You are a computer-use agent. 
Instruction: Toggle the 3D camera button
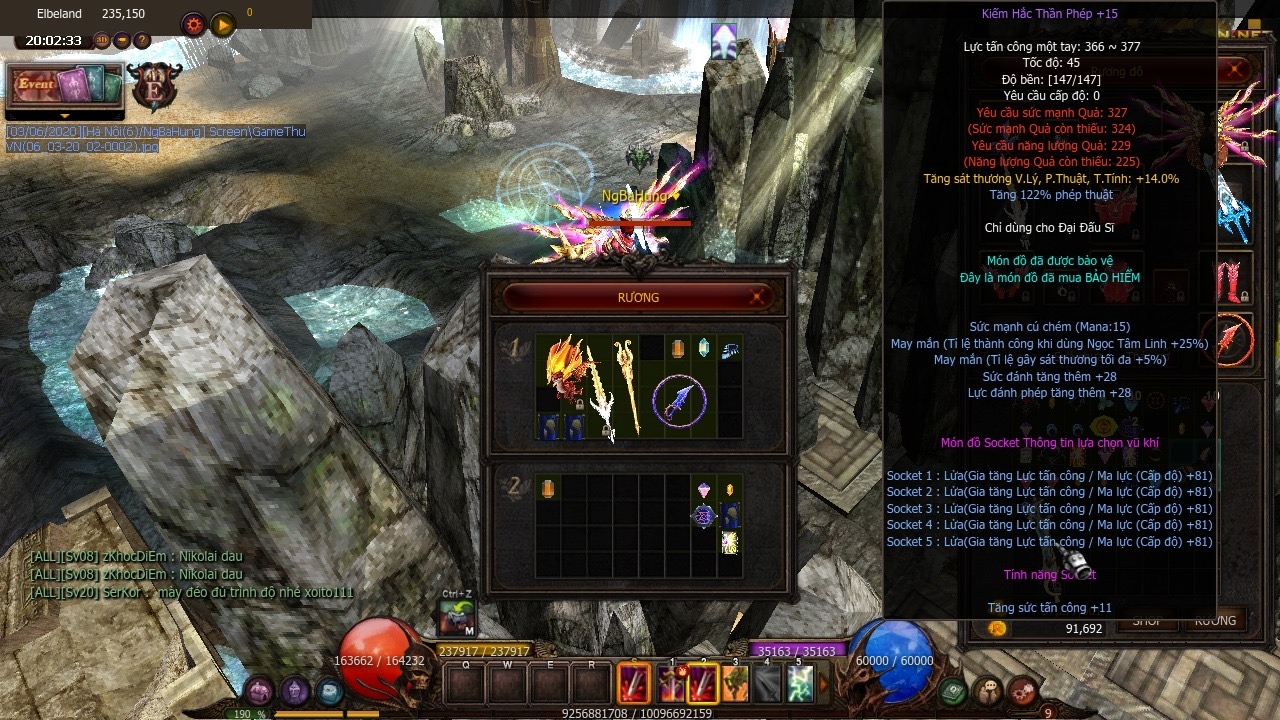pos(102,41)
